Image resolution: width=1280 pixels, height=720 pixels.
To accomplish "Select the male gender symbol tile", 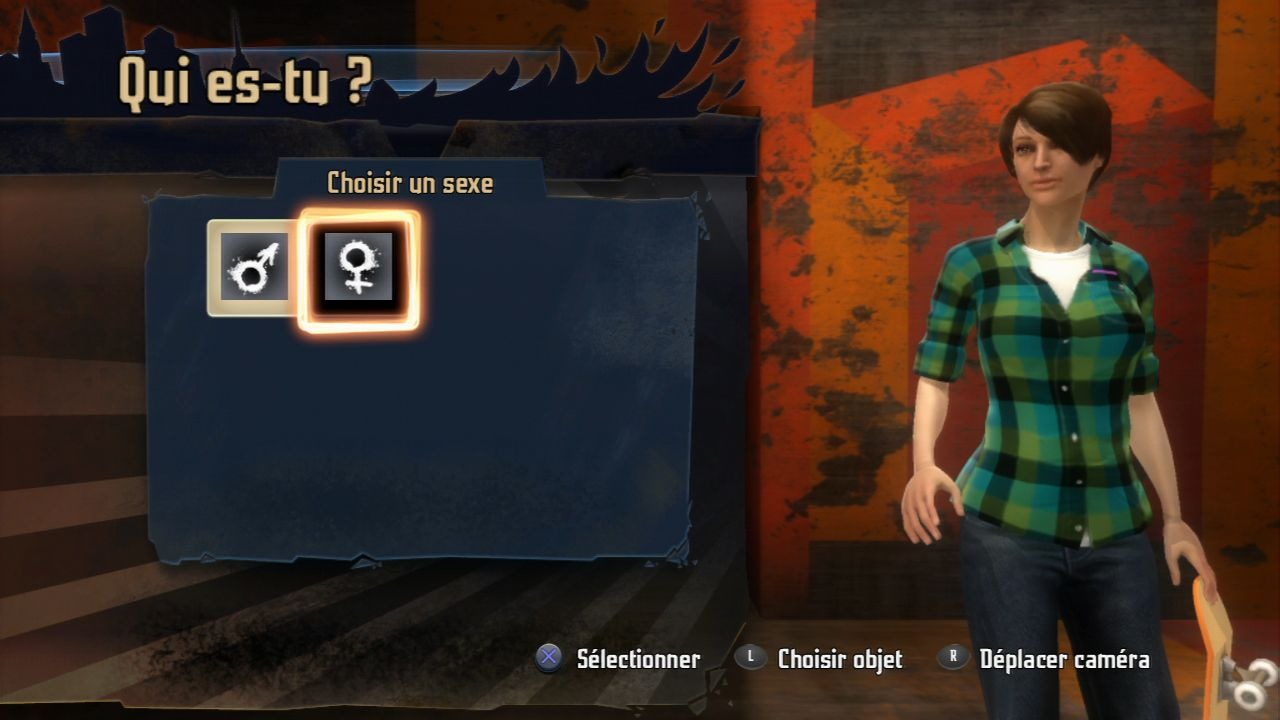I will pyautogui.click(x=254, y=268).
